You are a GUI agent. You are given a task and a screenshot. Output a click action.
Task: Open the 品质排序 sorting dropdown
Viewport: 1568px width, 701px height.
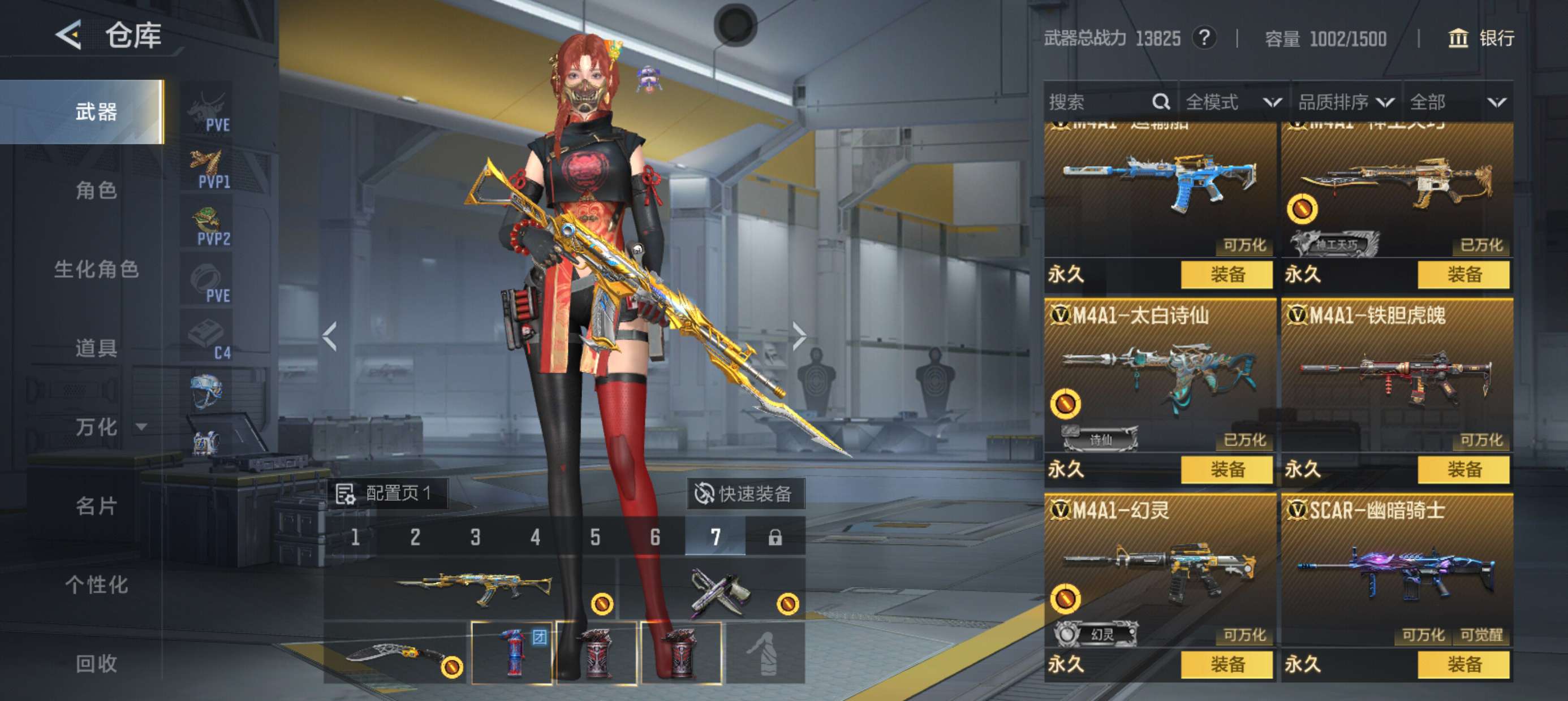tap(1345, 102)
